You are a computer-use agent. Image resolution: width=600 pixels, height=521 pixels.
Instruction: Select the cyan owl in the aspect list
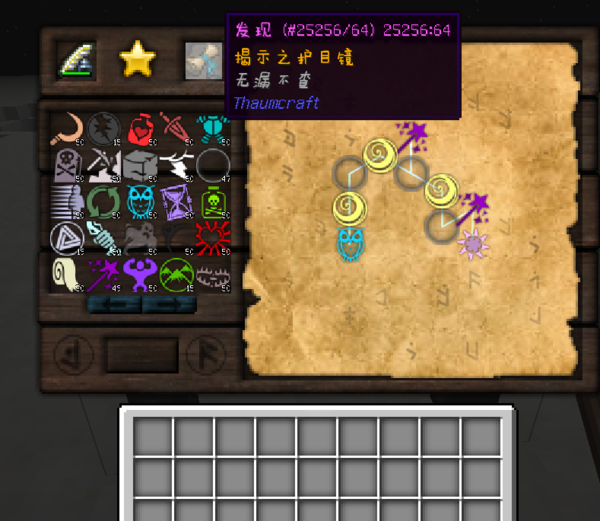(140, 200)
